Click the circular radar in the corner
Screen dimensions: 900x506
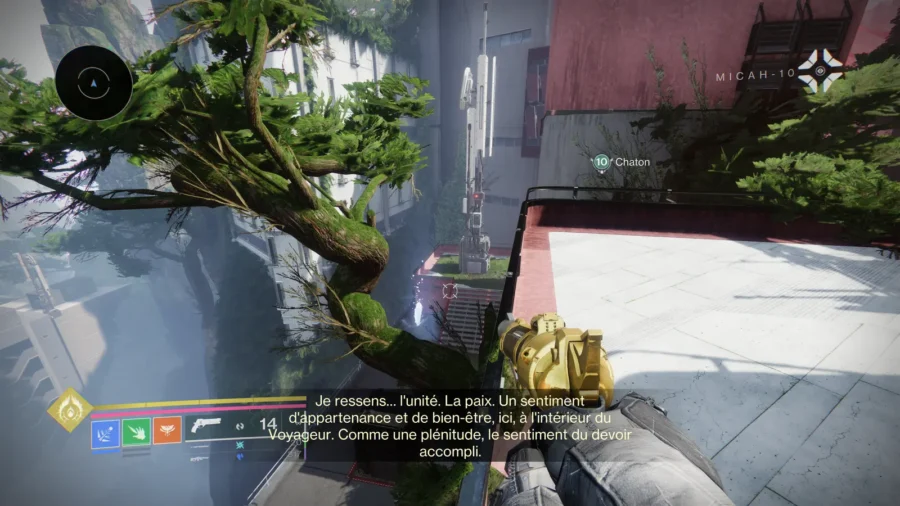click(x=94, y=82)
